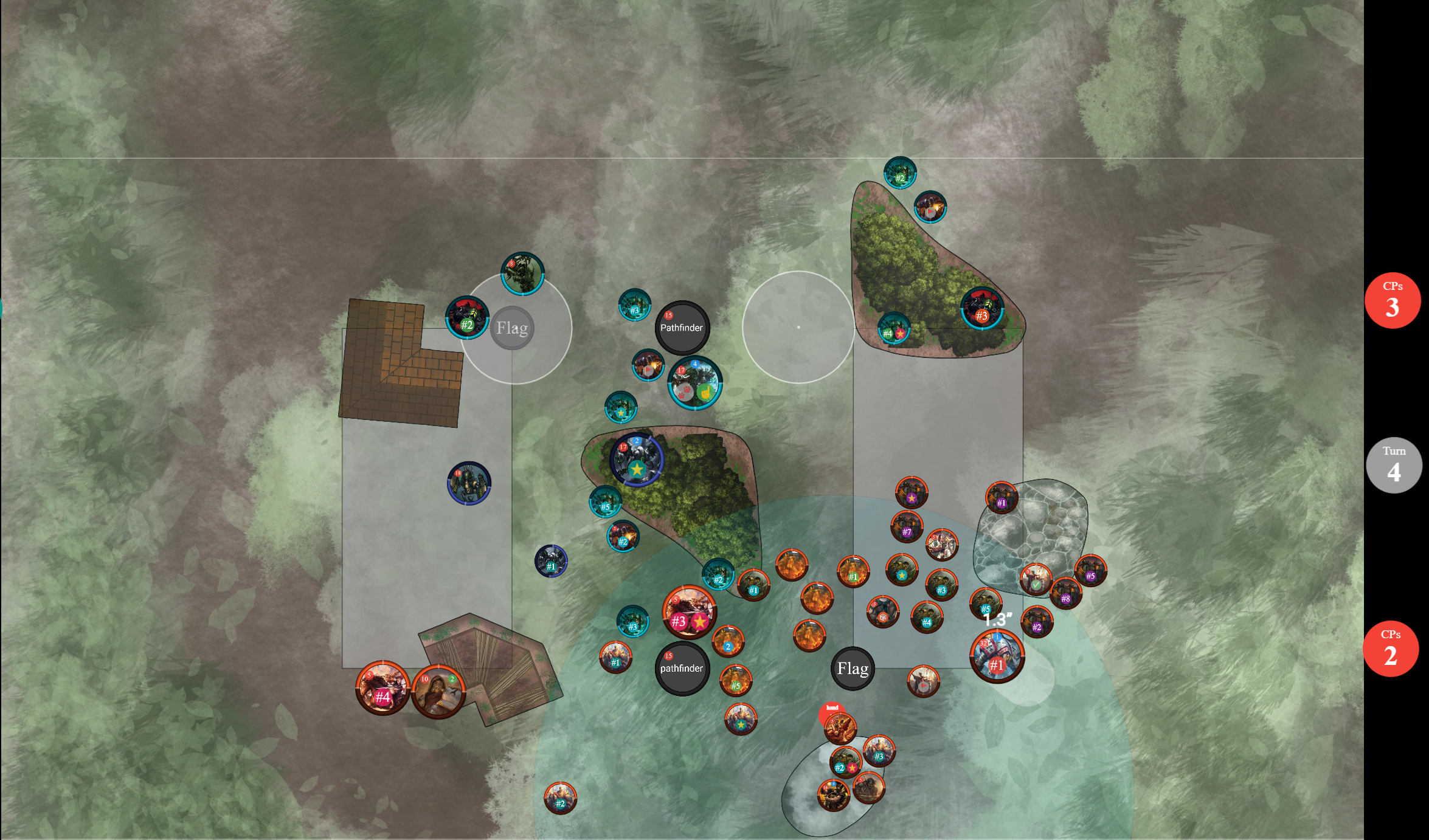1429x840 pixels.
Task: Pick the dark black Flag objective marker
Action: [x=853, y=669]
